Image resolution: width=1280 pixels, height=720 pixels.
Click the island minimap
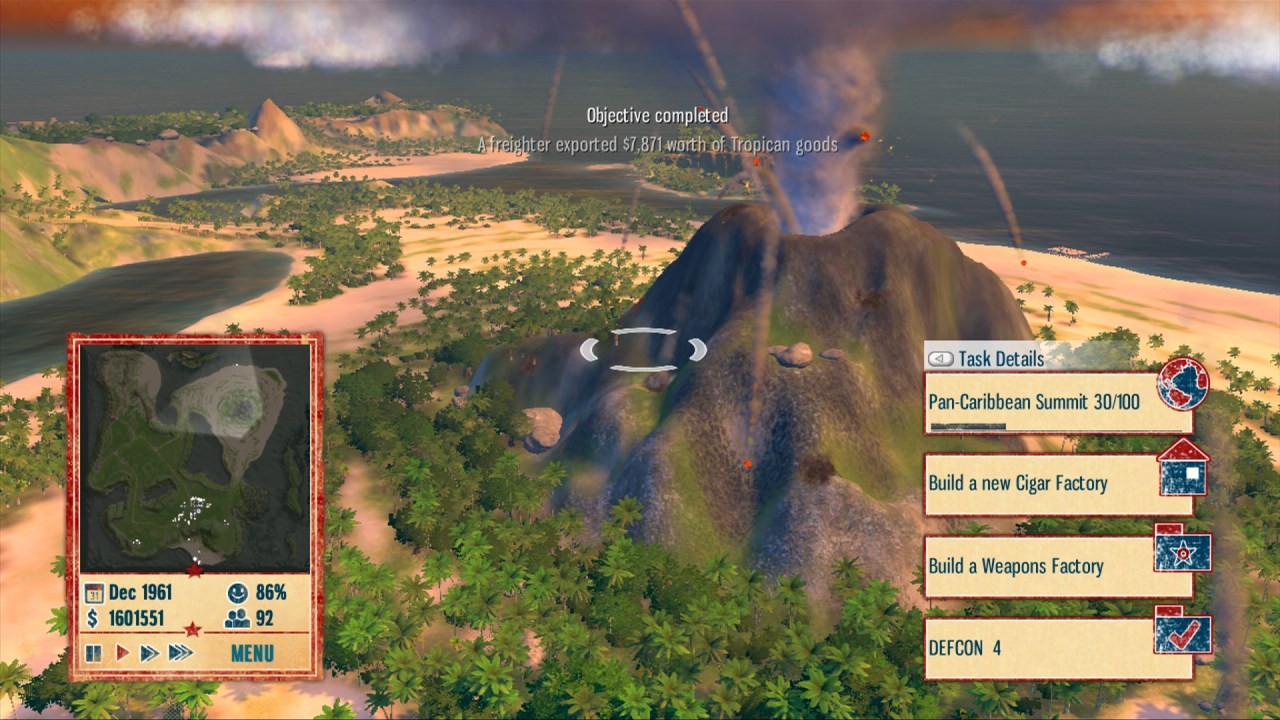(x=195, y=457)
